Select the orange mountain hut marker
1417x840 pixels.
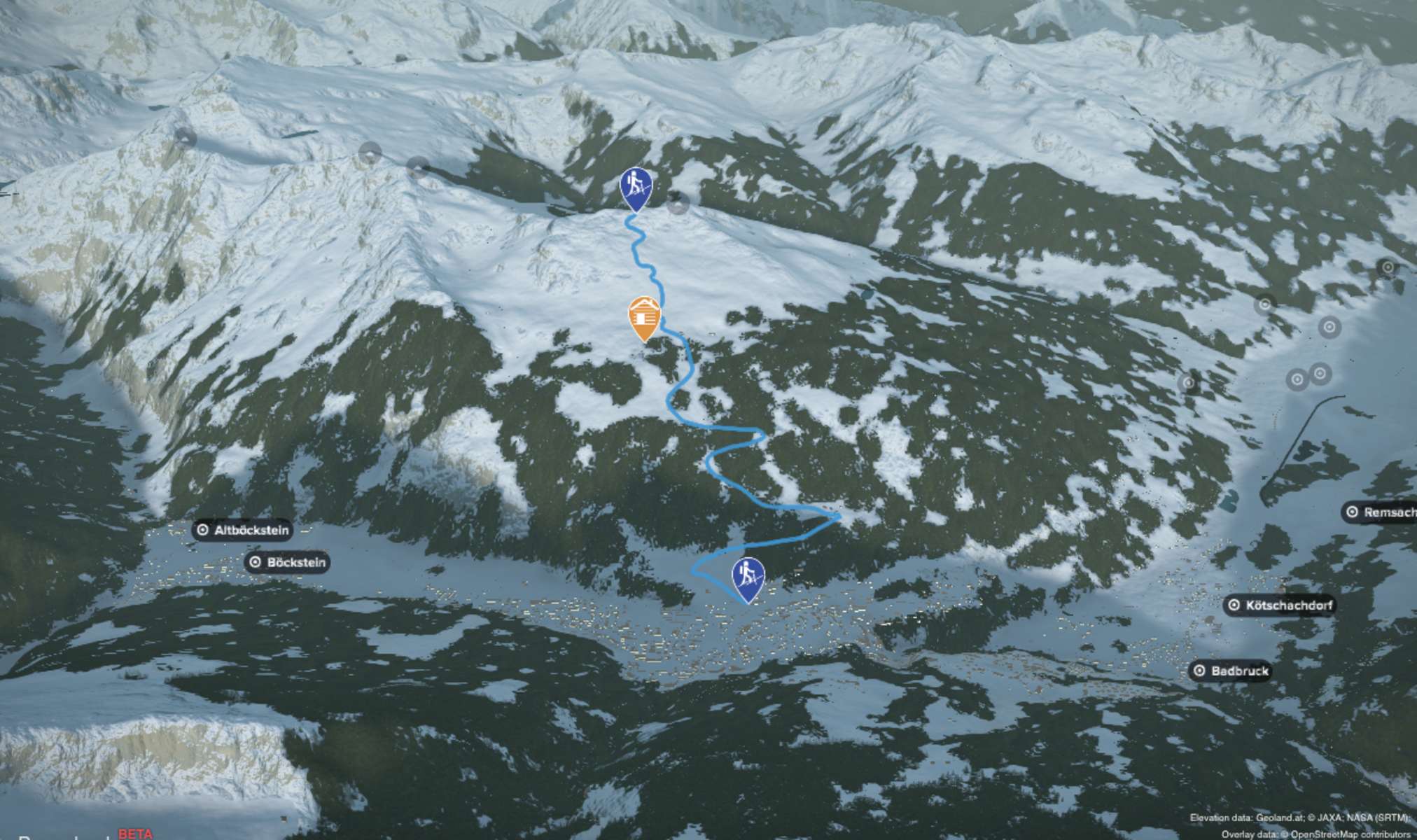coord(644,317)
